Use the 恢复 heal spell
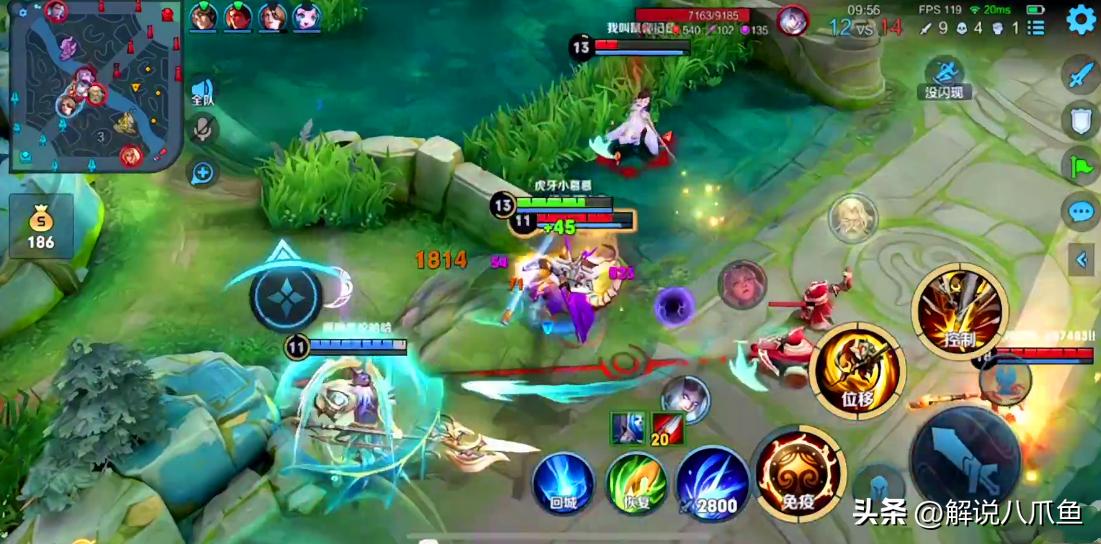1101x544 pixels. click(637, 484)
